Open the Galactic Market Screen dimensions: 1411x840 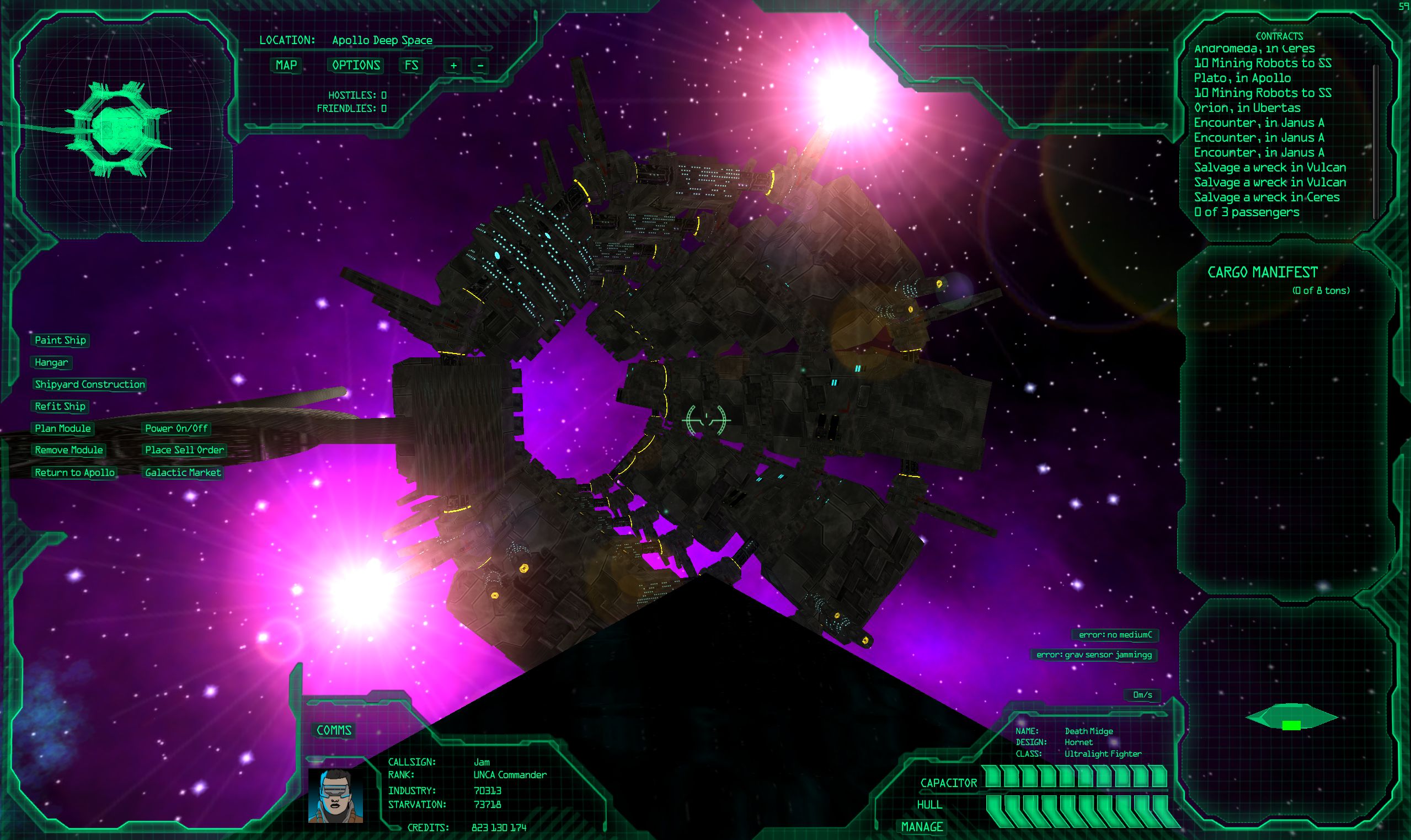coord(183,473)
